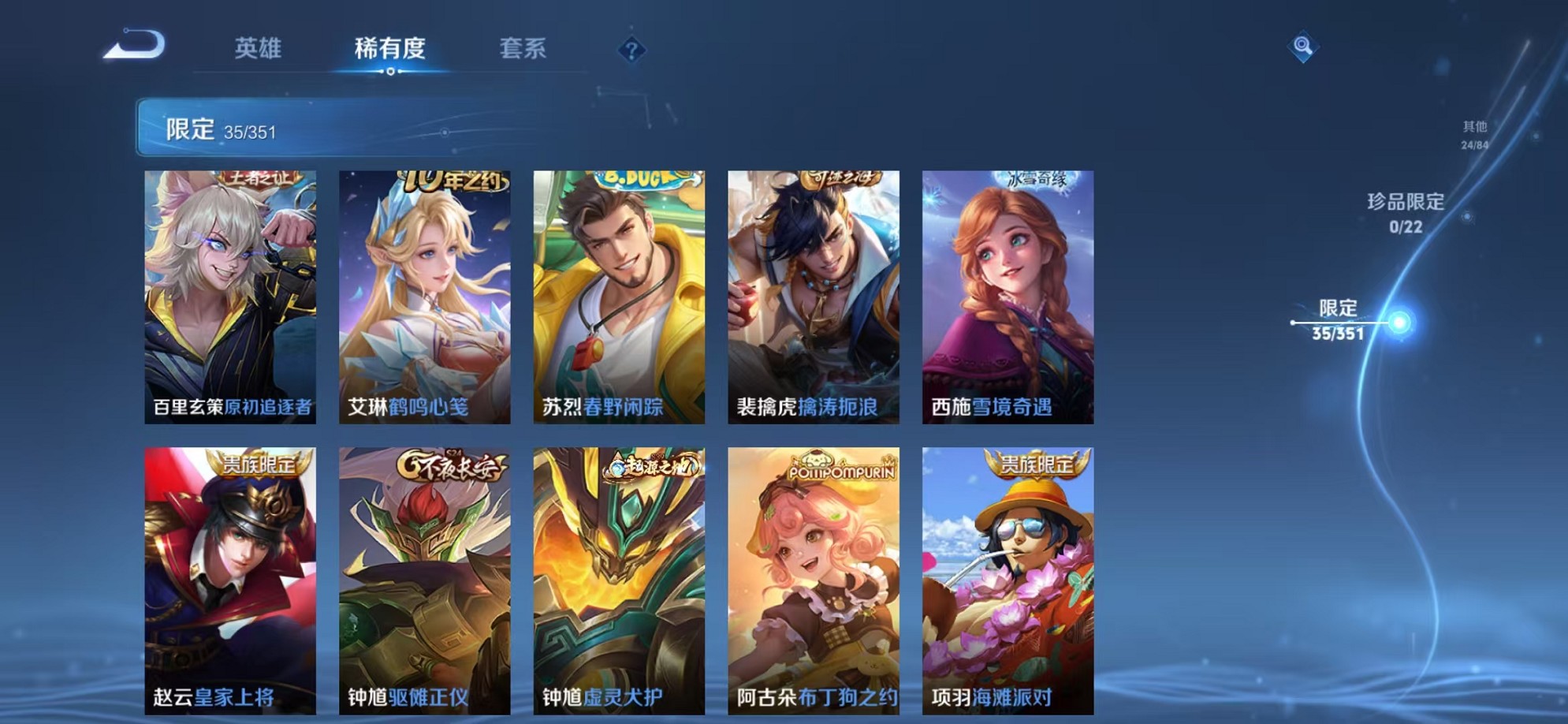Switch to the 套系 tab
This screenshot has height=724, width=1568.
pyautogui.click(x=523, y=48)
